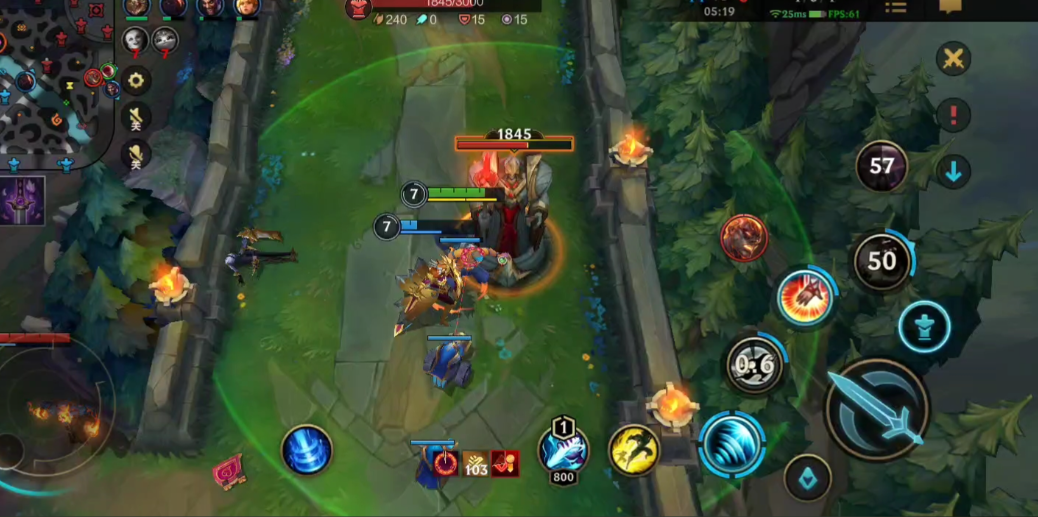
Task: Activate the ability on 57-second cooldown
Action: pyautogui.click(x=881, y=166)
